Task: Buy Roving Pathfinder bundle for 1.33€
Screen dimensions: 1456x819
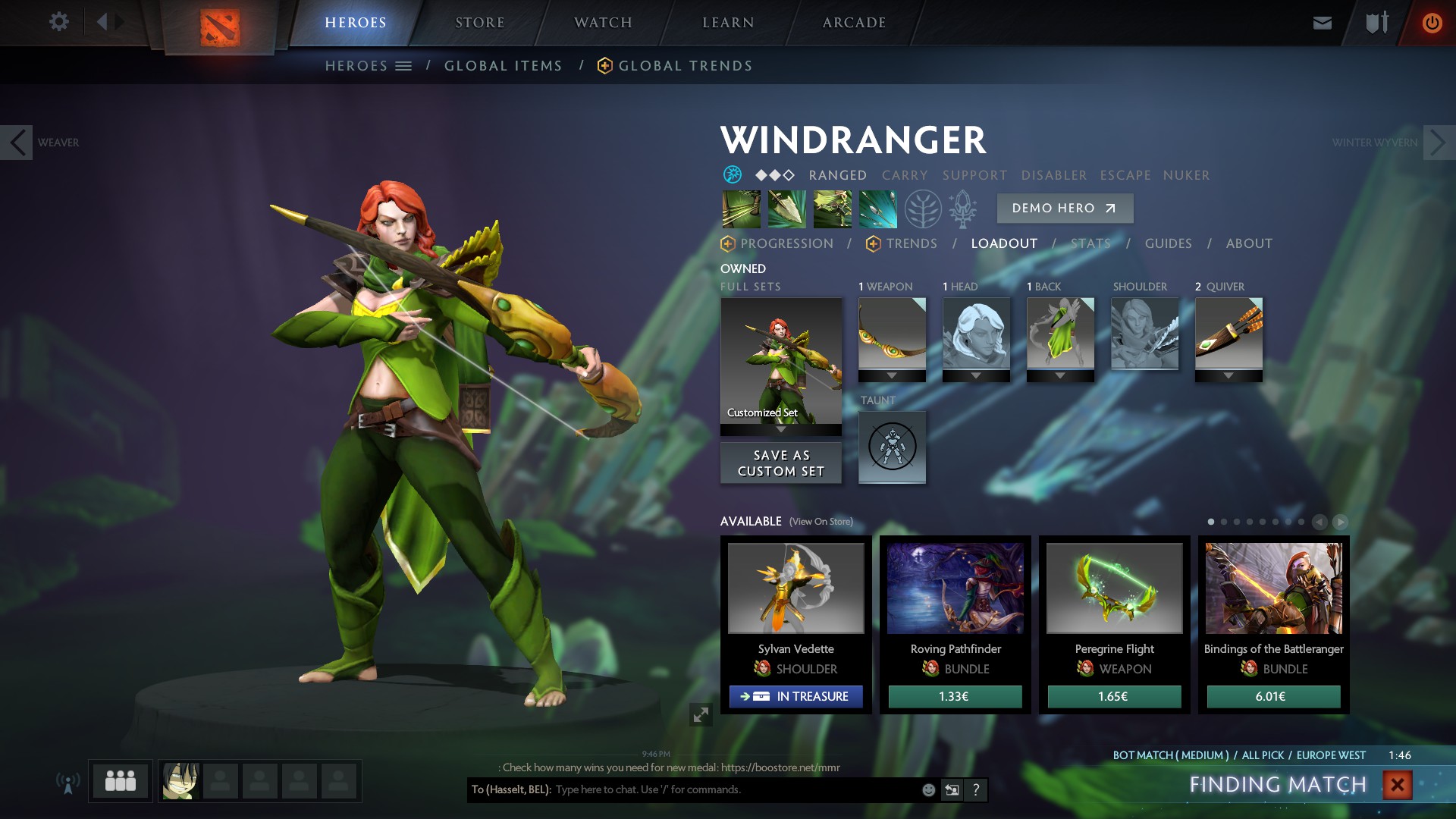Action: click(x=955, y=696)
